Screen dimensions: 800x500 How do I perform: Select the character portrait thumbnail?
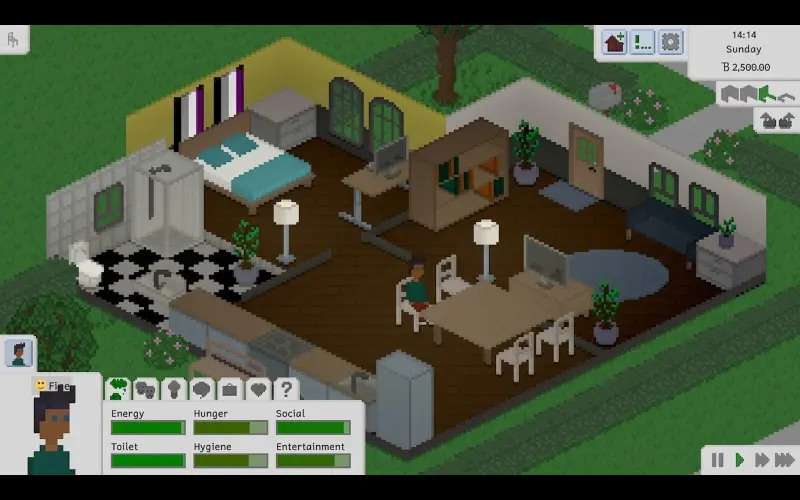point(18,353)
